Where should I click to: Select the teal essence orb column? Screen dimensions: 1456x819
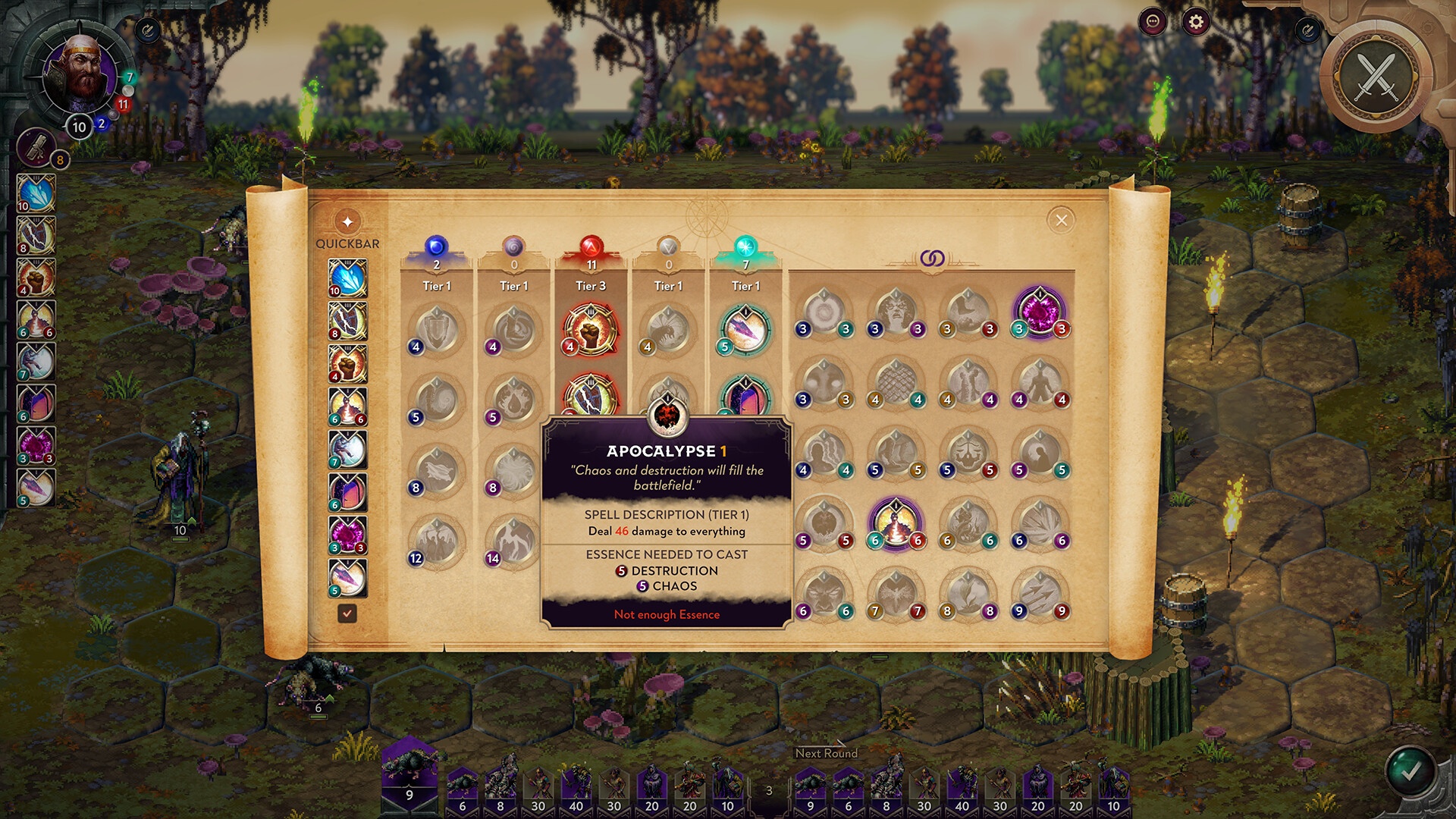click(745, 246)
